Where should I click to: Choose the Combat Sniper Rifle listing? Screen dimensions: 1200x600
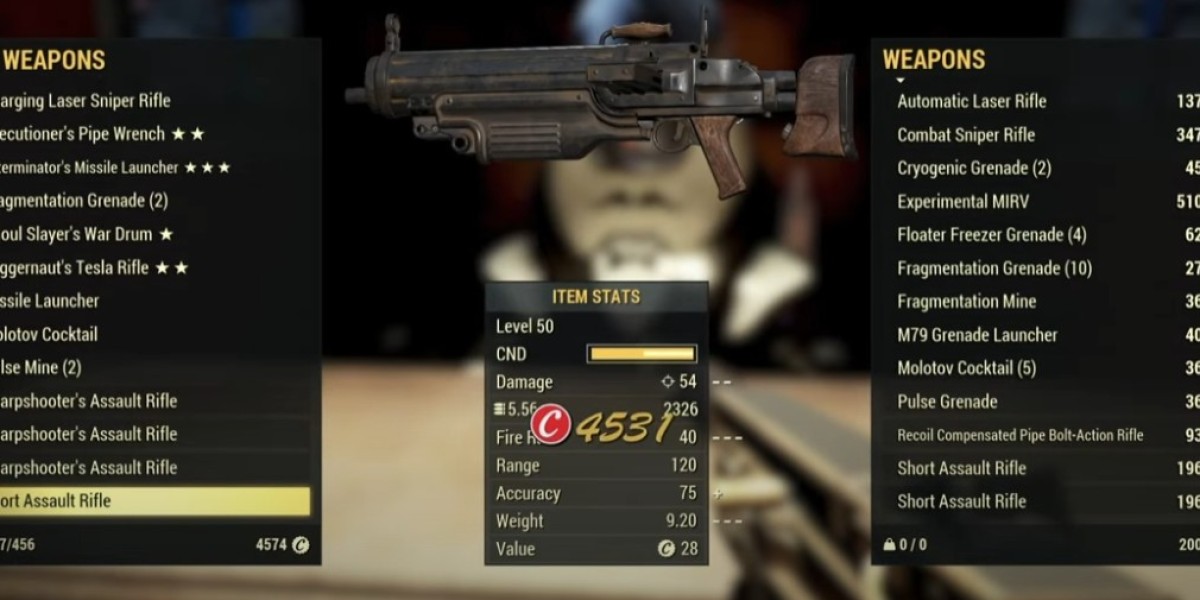coord(966,135)
